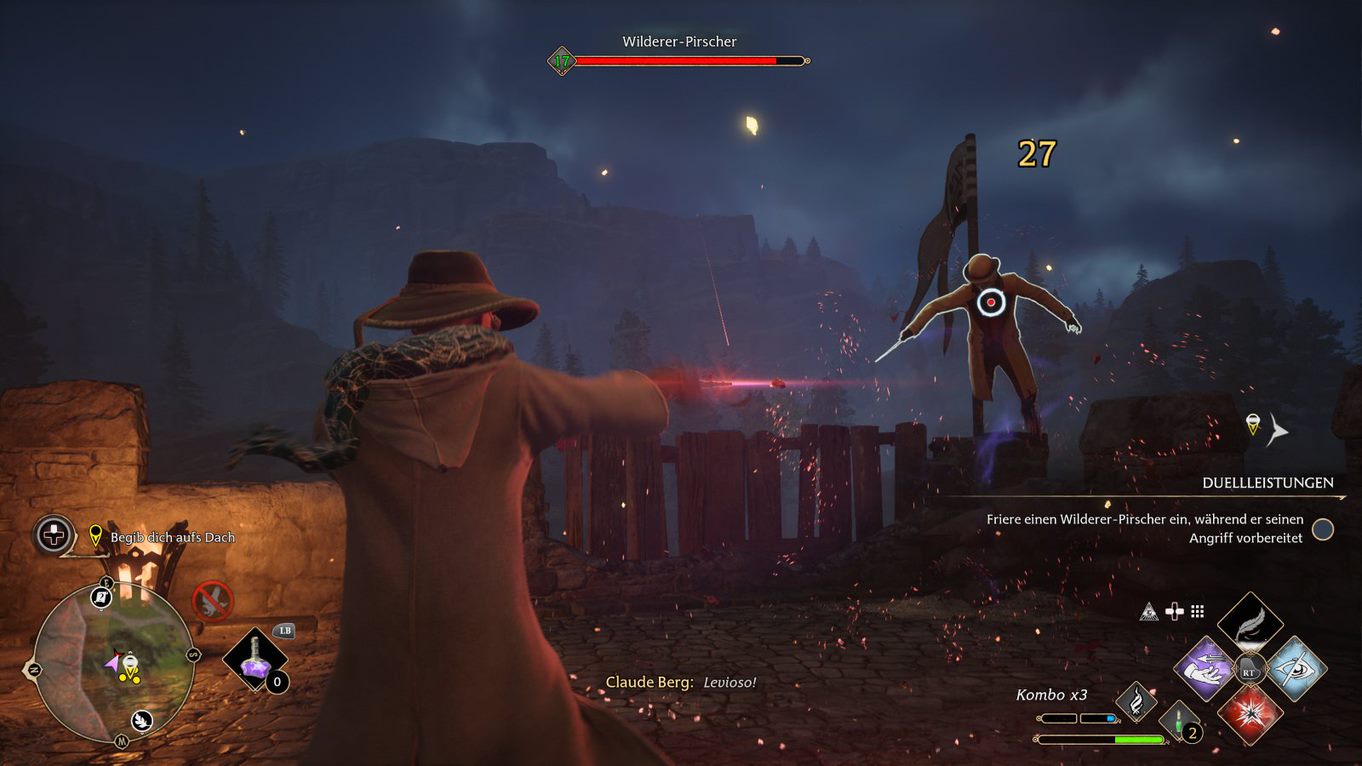The width and height of the screenshot is (1362, 766).
Task: Select the red Confringo blast spell icon
Action: pos(1250,712)
